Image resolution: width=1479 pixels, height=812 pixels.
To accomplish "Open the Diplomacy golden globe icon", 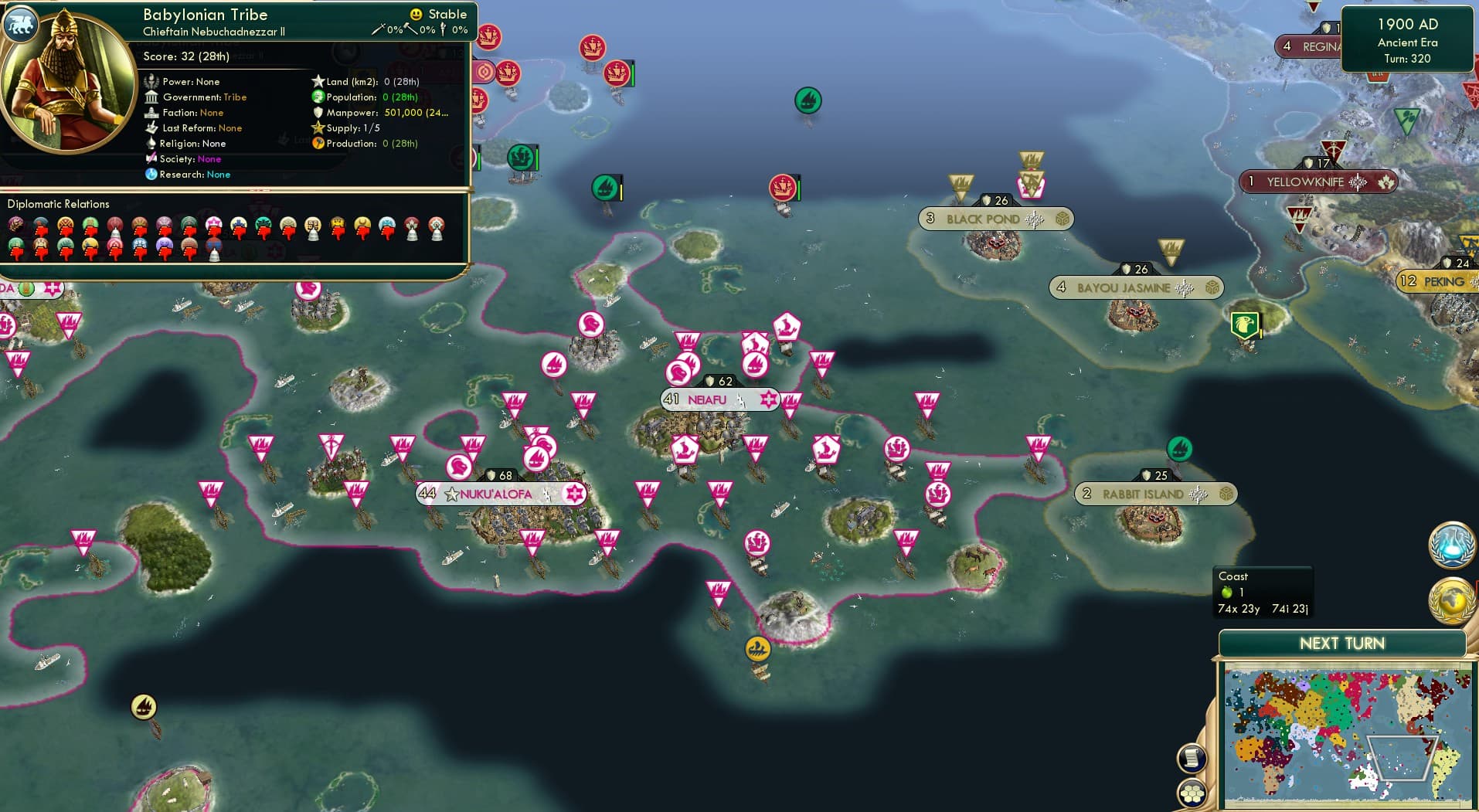I will click(1452, 600).
